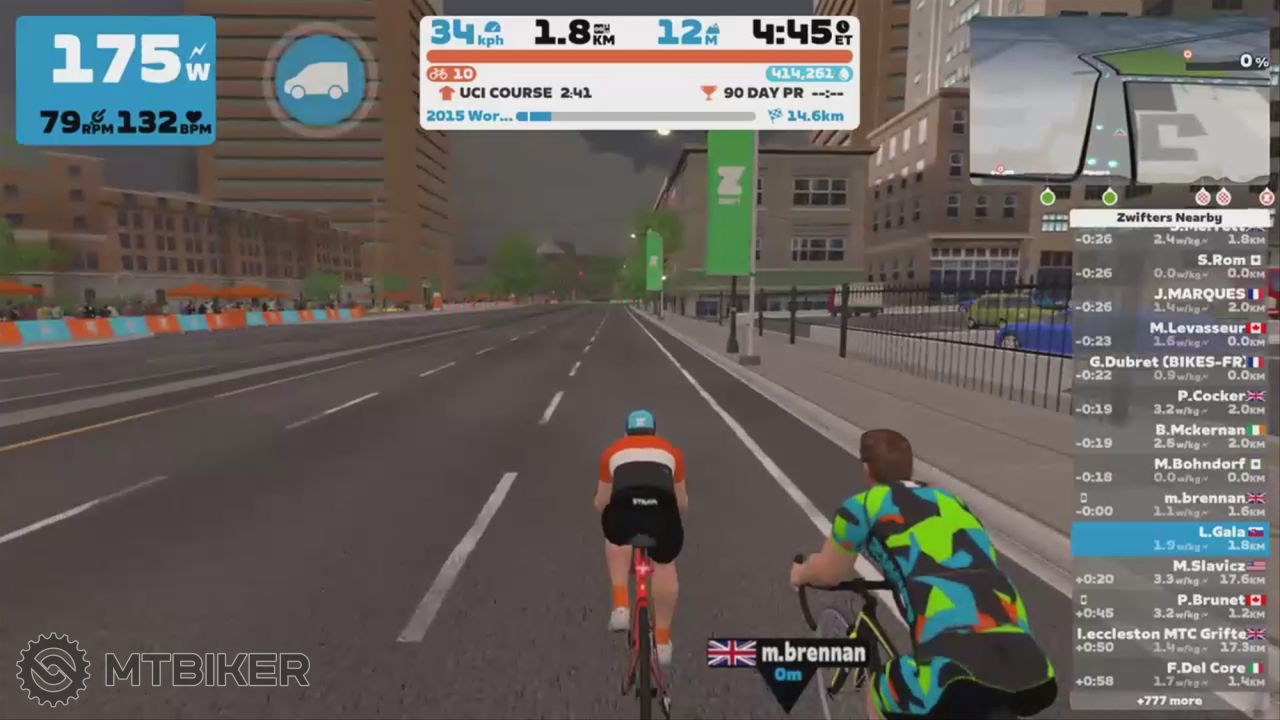The image size is (1280, 720).
Task: Select J.MARQUES in the rider list
Action: (1170, 300)
